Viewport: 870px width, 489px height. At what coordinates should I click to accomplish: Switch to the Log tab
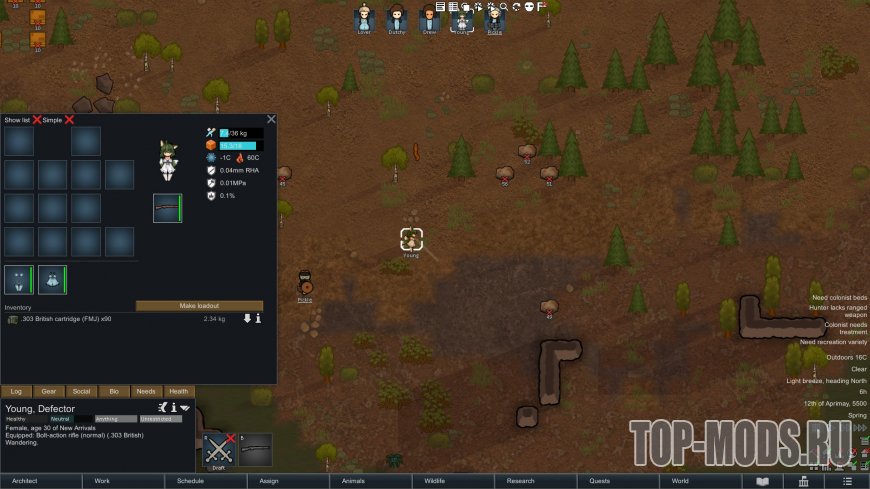[x=16, y=392]
